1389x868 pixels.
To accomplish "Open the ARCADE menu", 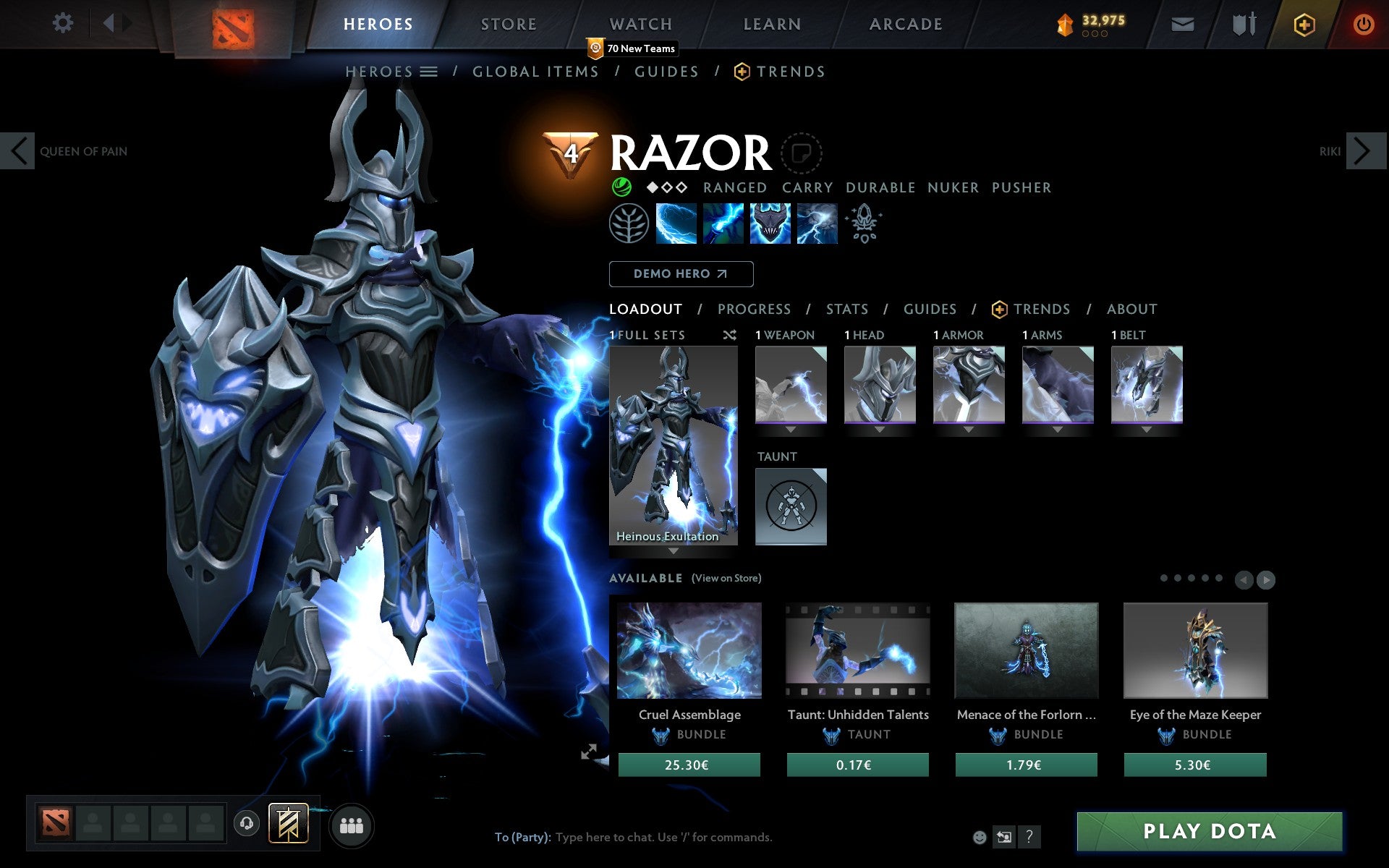I will (x=905, y=24).
